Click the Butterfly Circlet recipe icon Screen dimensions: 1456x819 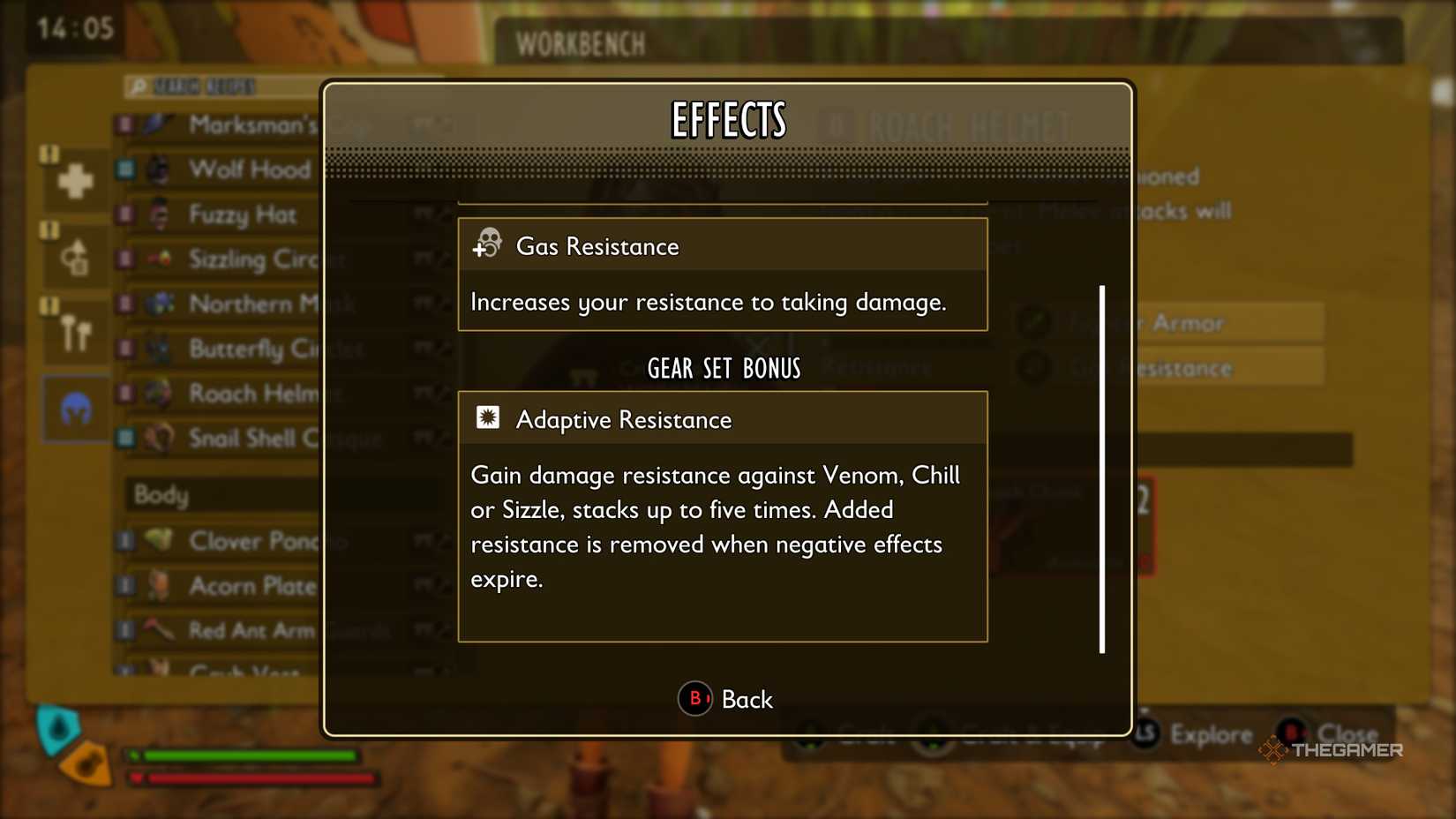point(159,349)
